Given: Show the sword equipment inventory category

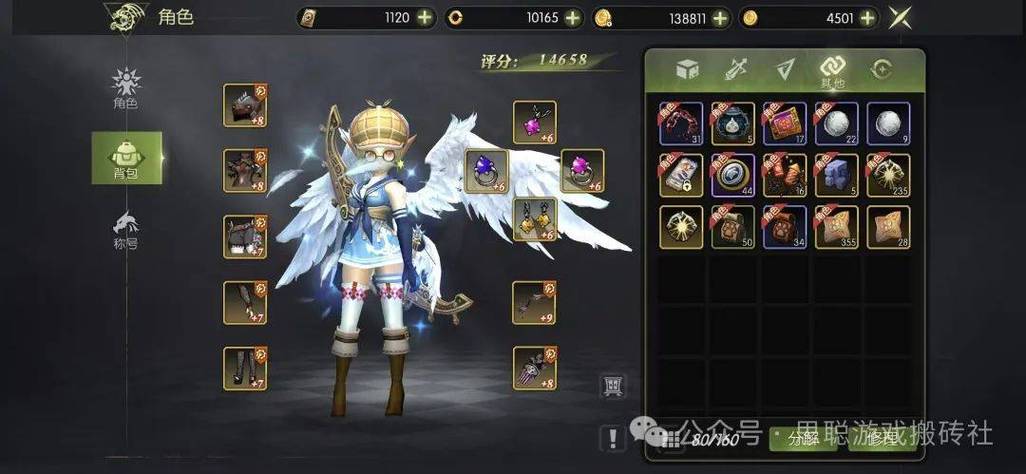Looking at the screenshot, I should 735,70.
